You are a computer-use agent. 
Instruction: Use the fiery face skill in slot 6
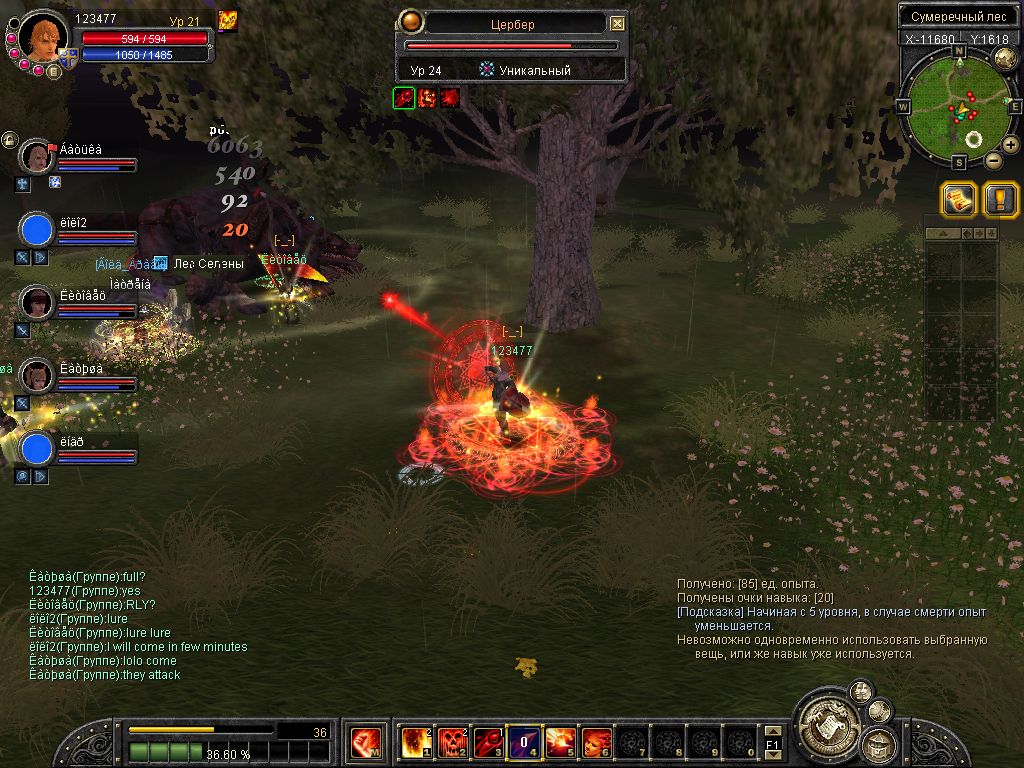pos(596,743)
